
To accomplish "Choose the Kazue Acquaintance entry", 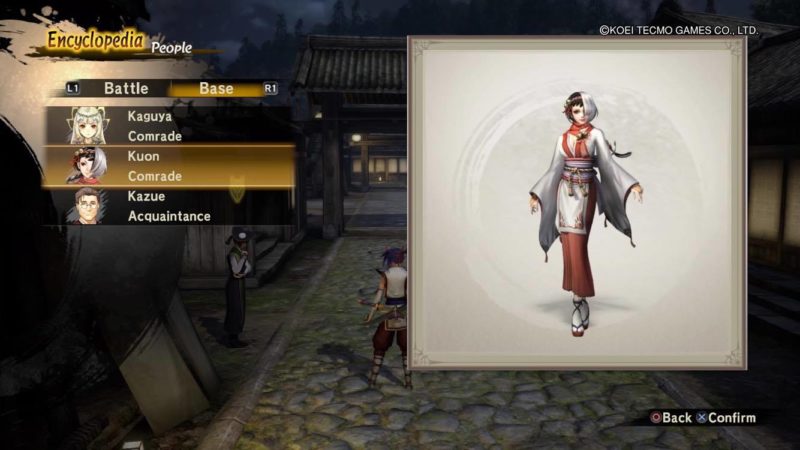I will coord(168,206).
